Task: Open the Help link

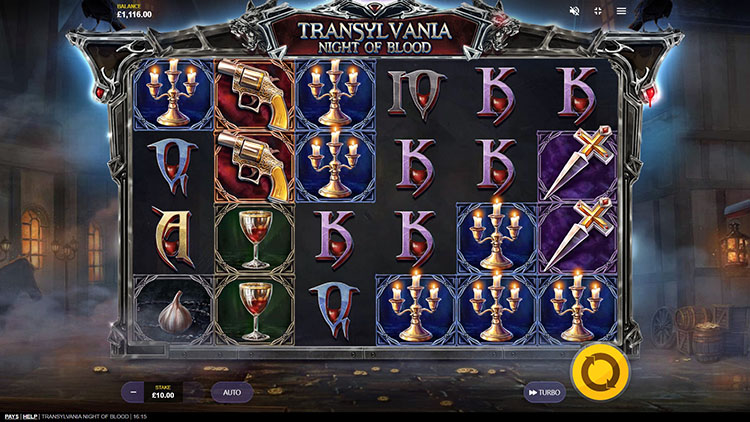Action: pyautogui.click(x=30, y=416)
